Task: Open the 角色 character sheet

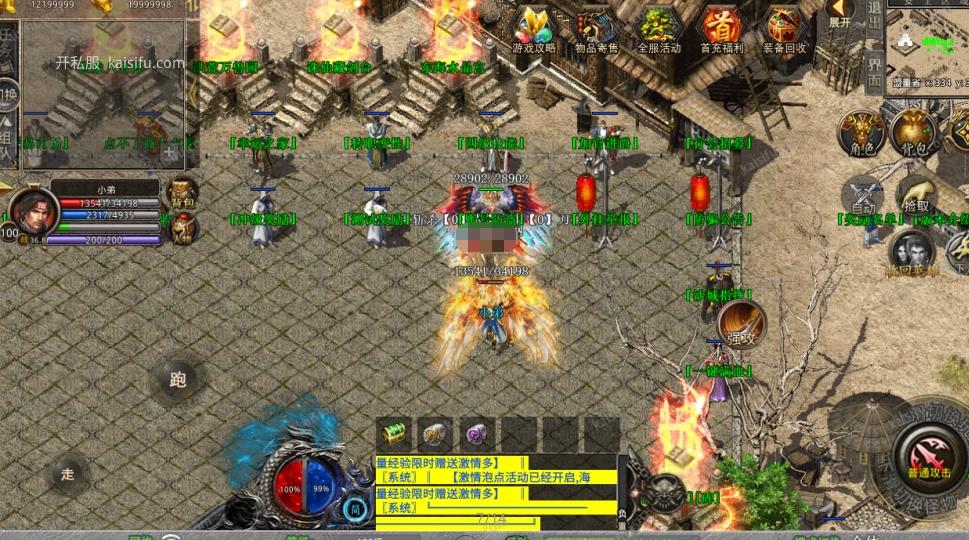Action: pos(862,132)
